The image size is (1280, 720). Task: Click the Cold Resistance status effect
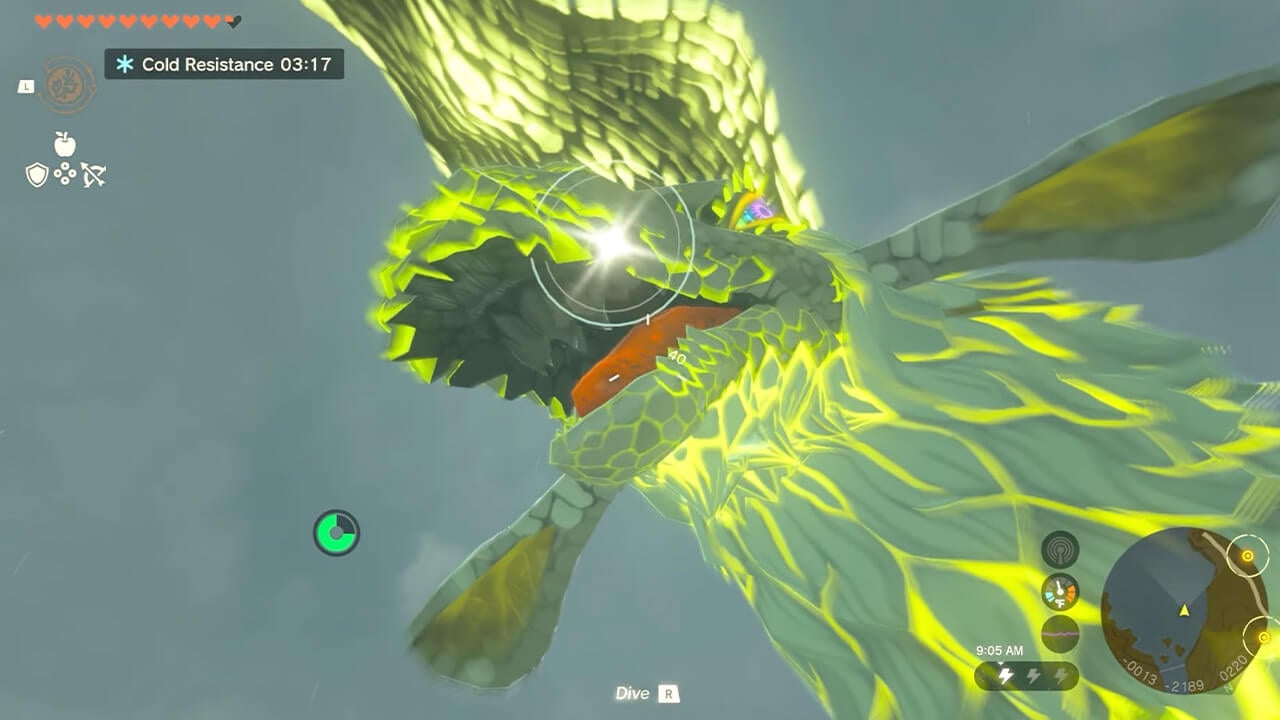tap(224, 65)
